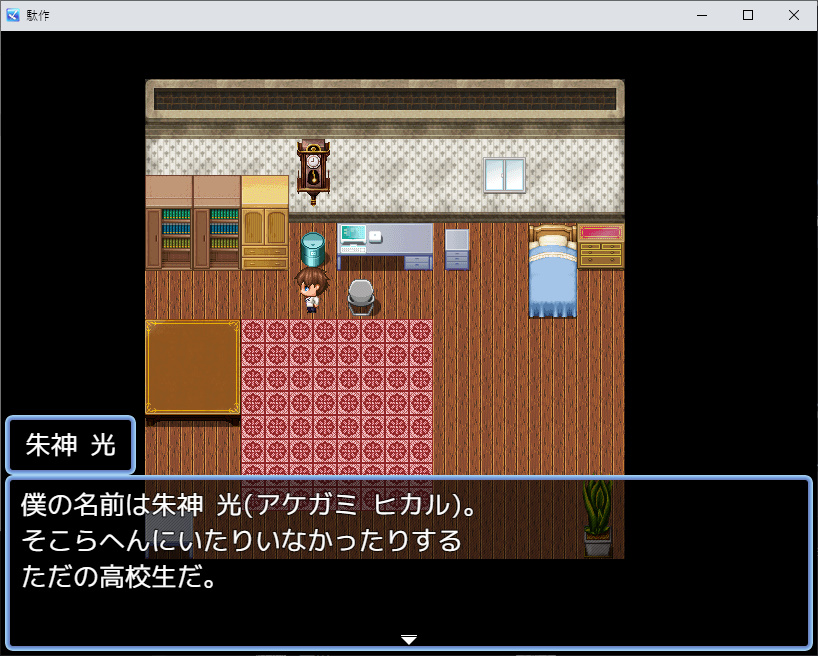Image resolution: width=818 pixels, height=656 pixels.
Task: Click the dialogue message box to continue
Action: pos(408,562)
